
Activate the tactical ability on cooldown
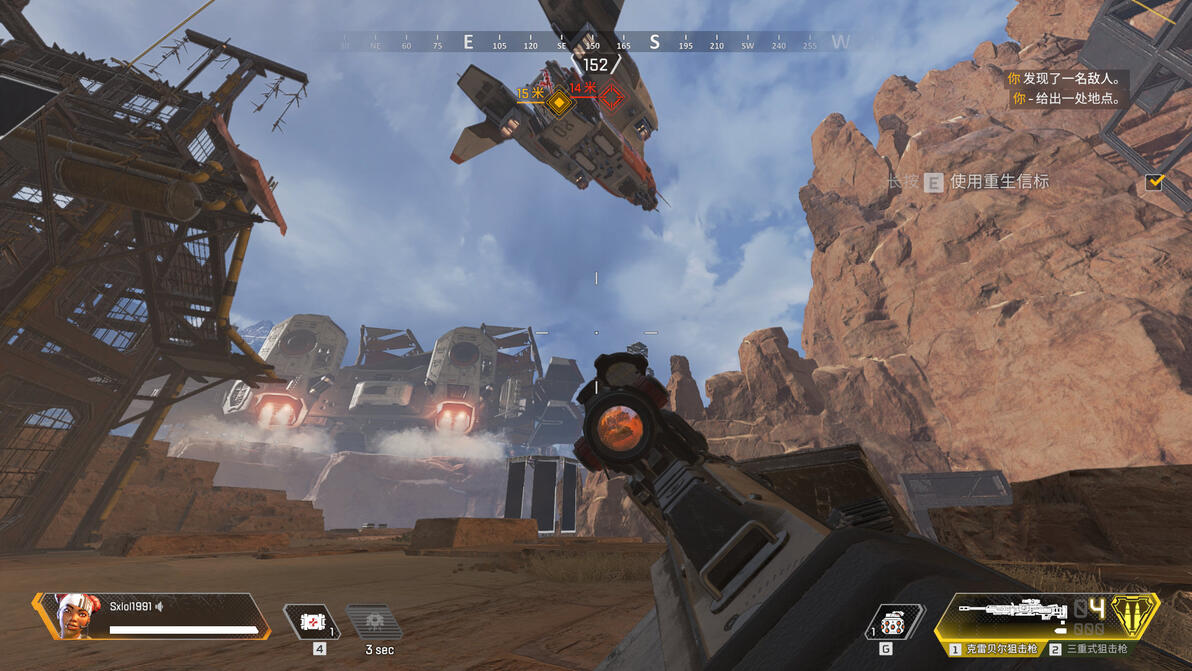(375, 622)
